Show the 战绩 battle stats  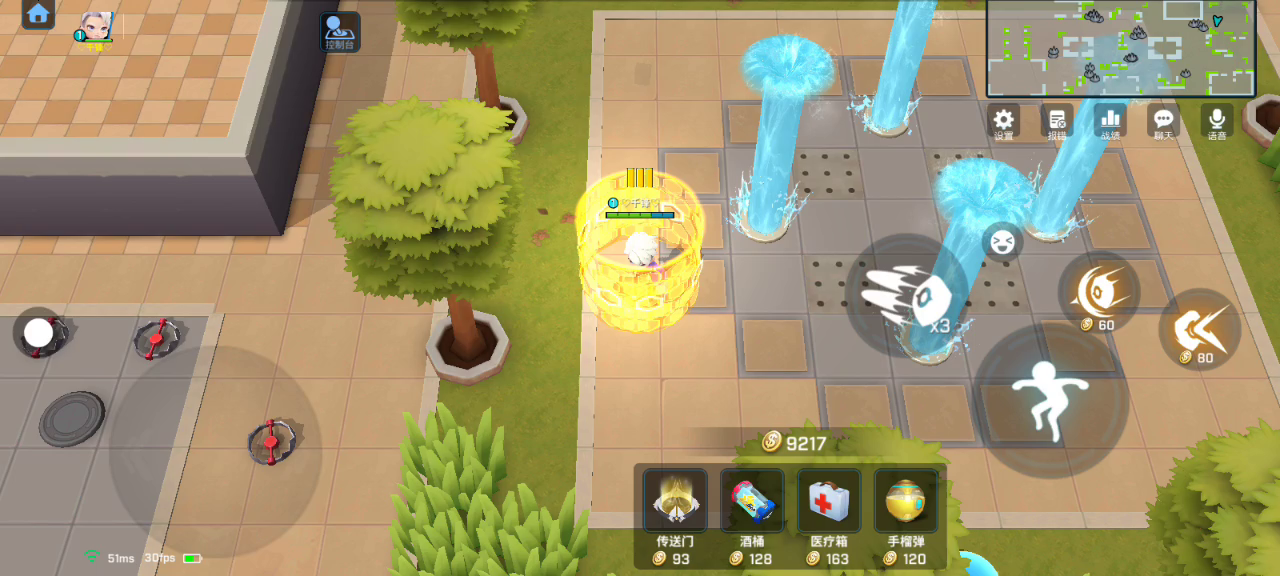(1110, 121)
